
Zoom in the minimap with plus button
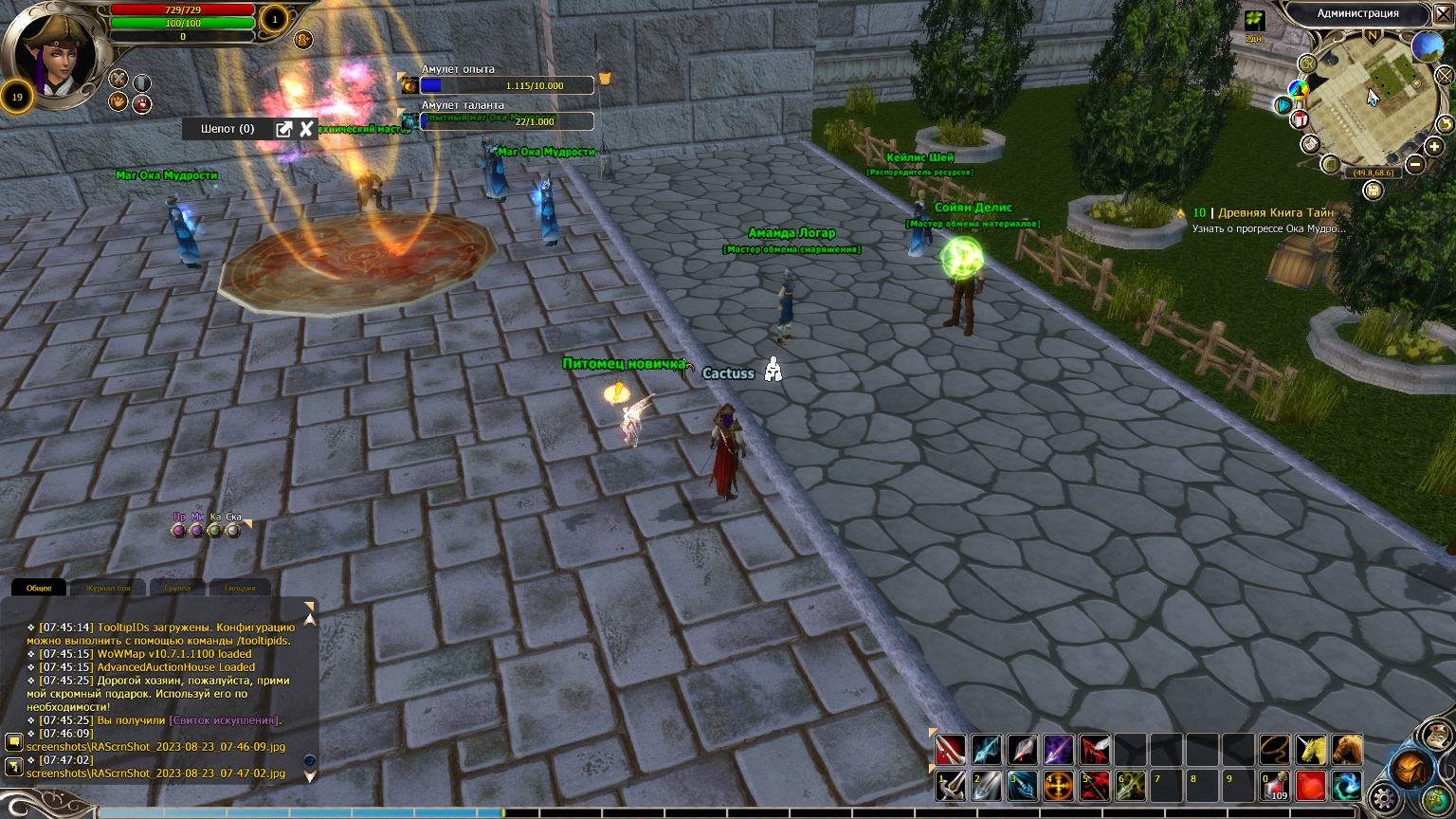(x=1434, y=147)
